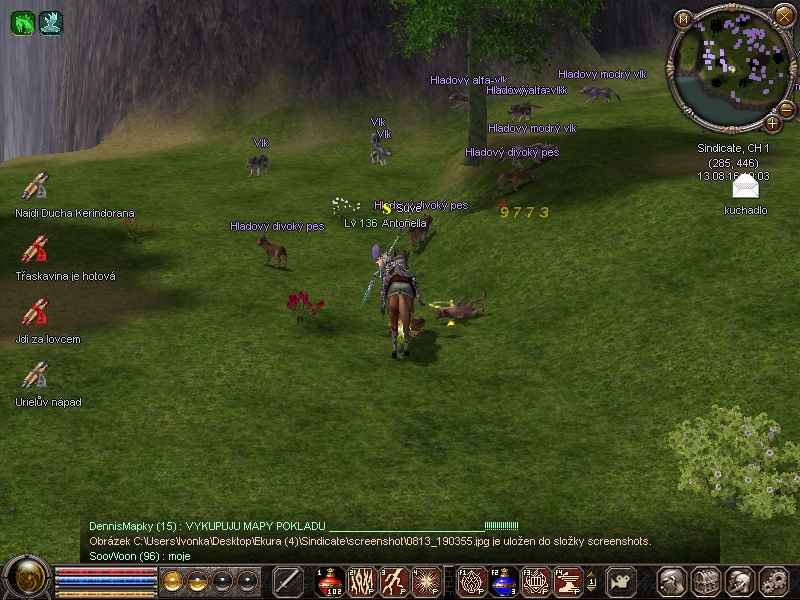Screen dimensions: 800x600
Task: Open the character window button
Action: point(670,581)
